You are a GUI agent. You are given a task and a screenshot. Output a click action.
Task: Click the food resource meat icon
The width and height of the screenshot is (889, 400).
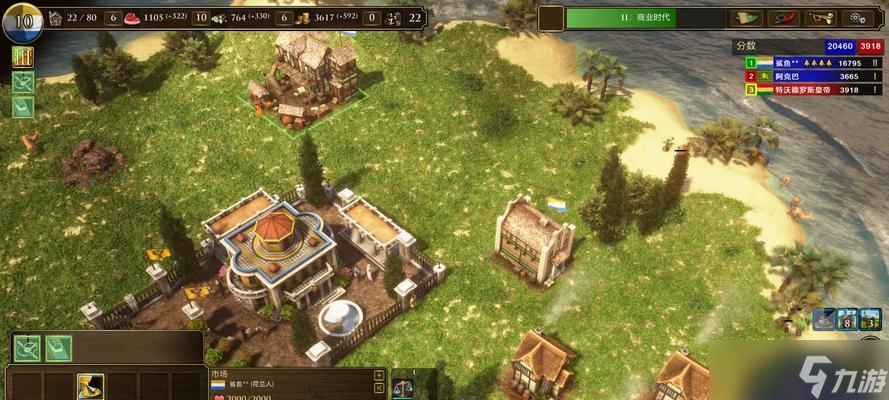point(134,17)
